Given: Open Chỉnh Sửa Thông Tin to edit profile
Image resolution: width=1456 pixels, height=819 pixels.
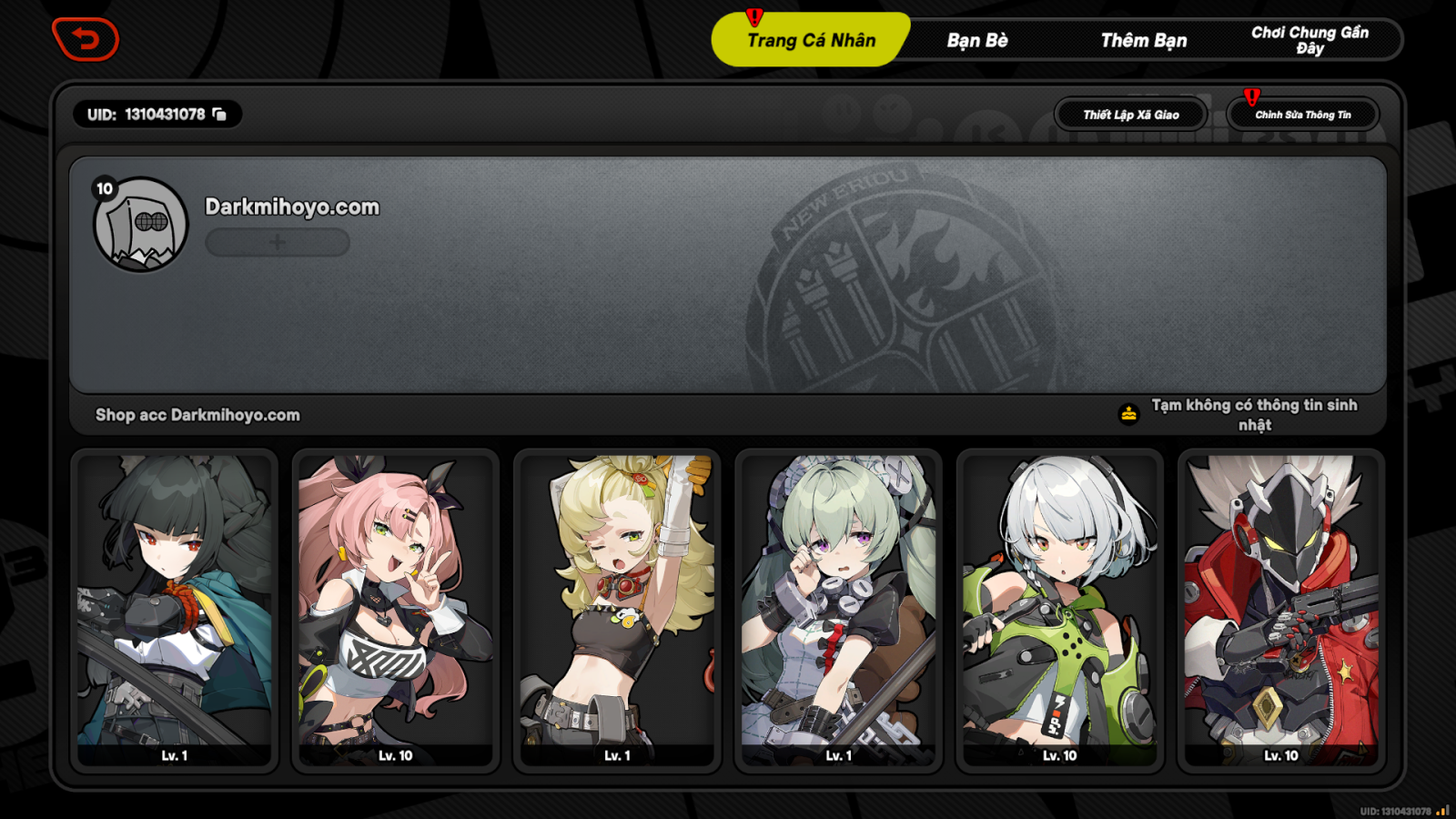Looking at the screenshot, I should [1305, 114].
